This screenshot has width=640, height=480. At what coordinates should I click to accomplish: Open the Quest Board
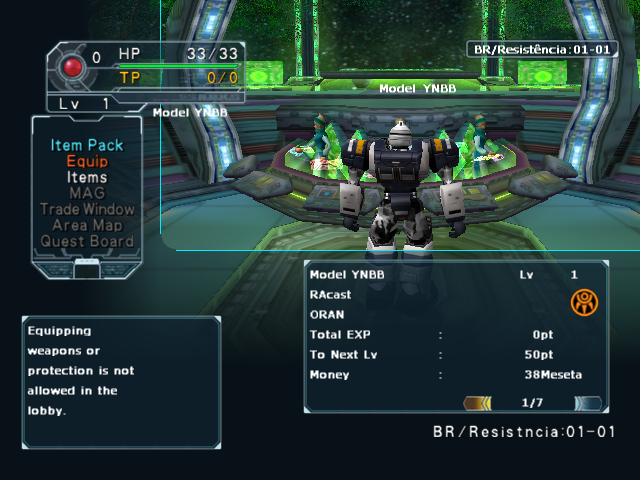pos(87,241)
